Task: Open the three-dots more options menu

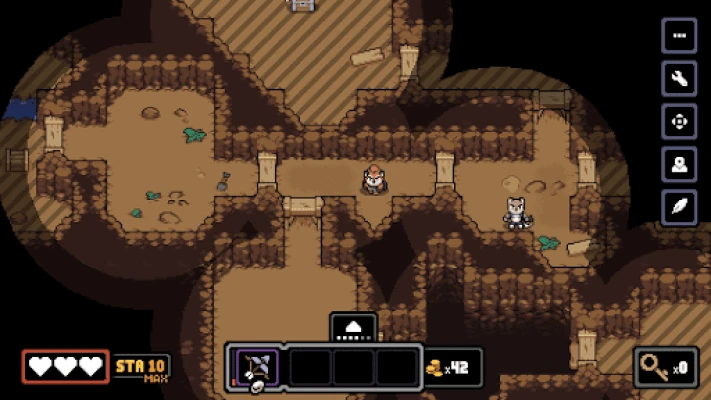Action: coord(679,36)
